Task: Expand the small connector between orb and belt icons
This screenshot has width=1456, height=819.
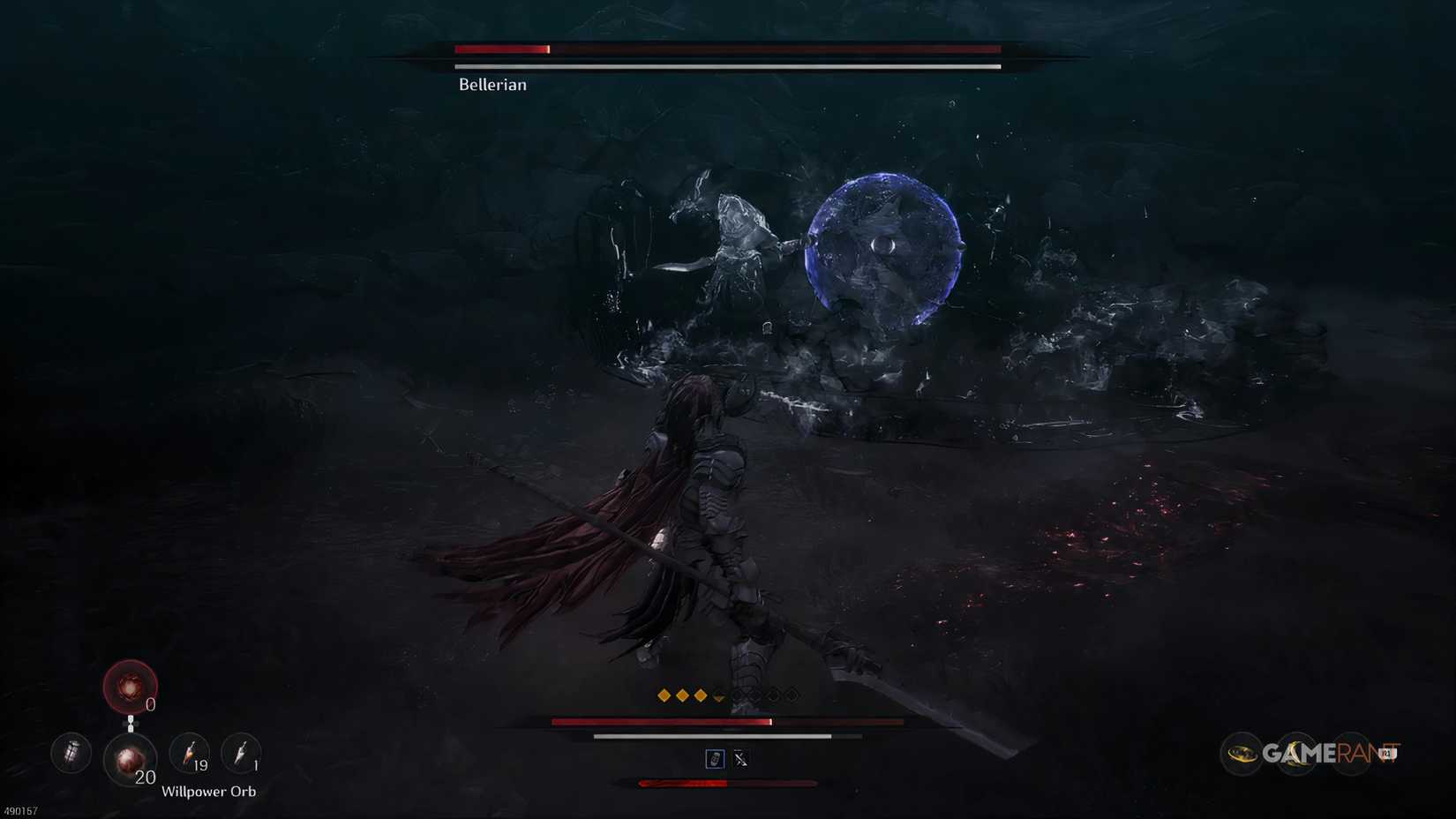Action: click(131, 724)
